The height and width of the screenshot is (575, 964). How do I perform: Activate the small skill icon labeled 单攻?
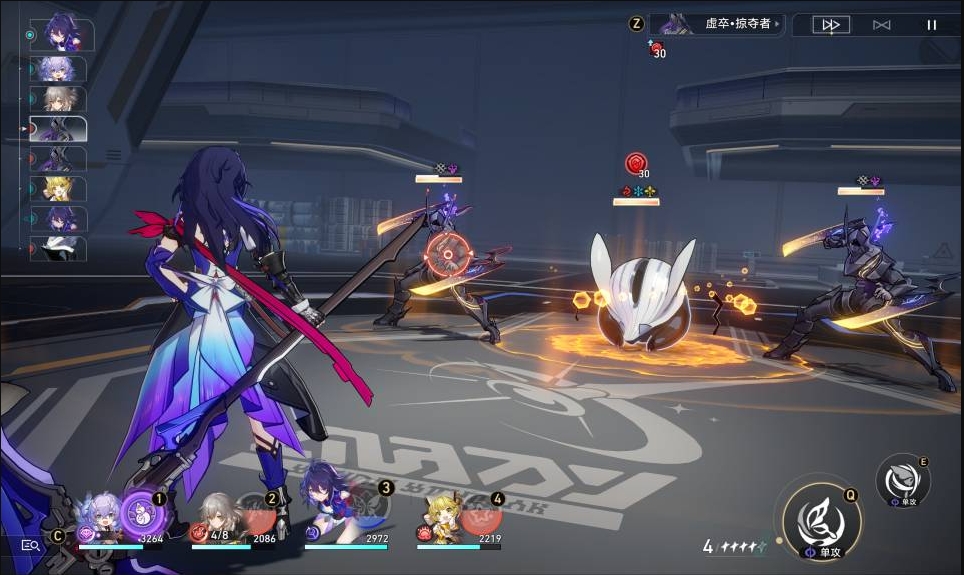[902, 479]
